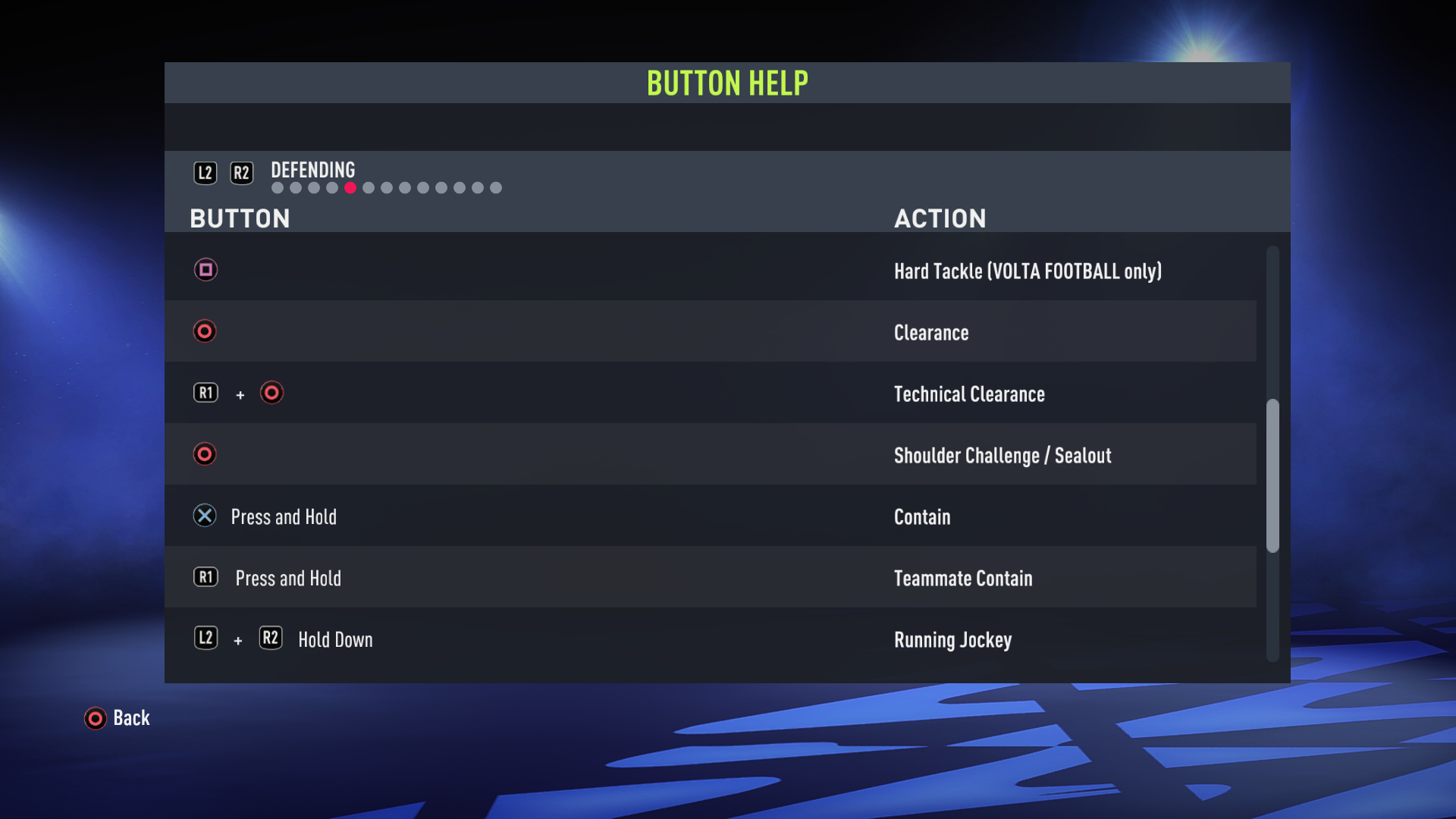
Task: Select the last page indicator dot
Action: coord(497,187)
